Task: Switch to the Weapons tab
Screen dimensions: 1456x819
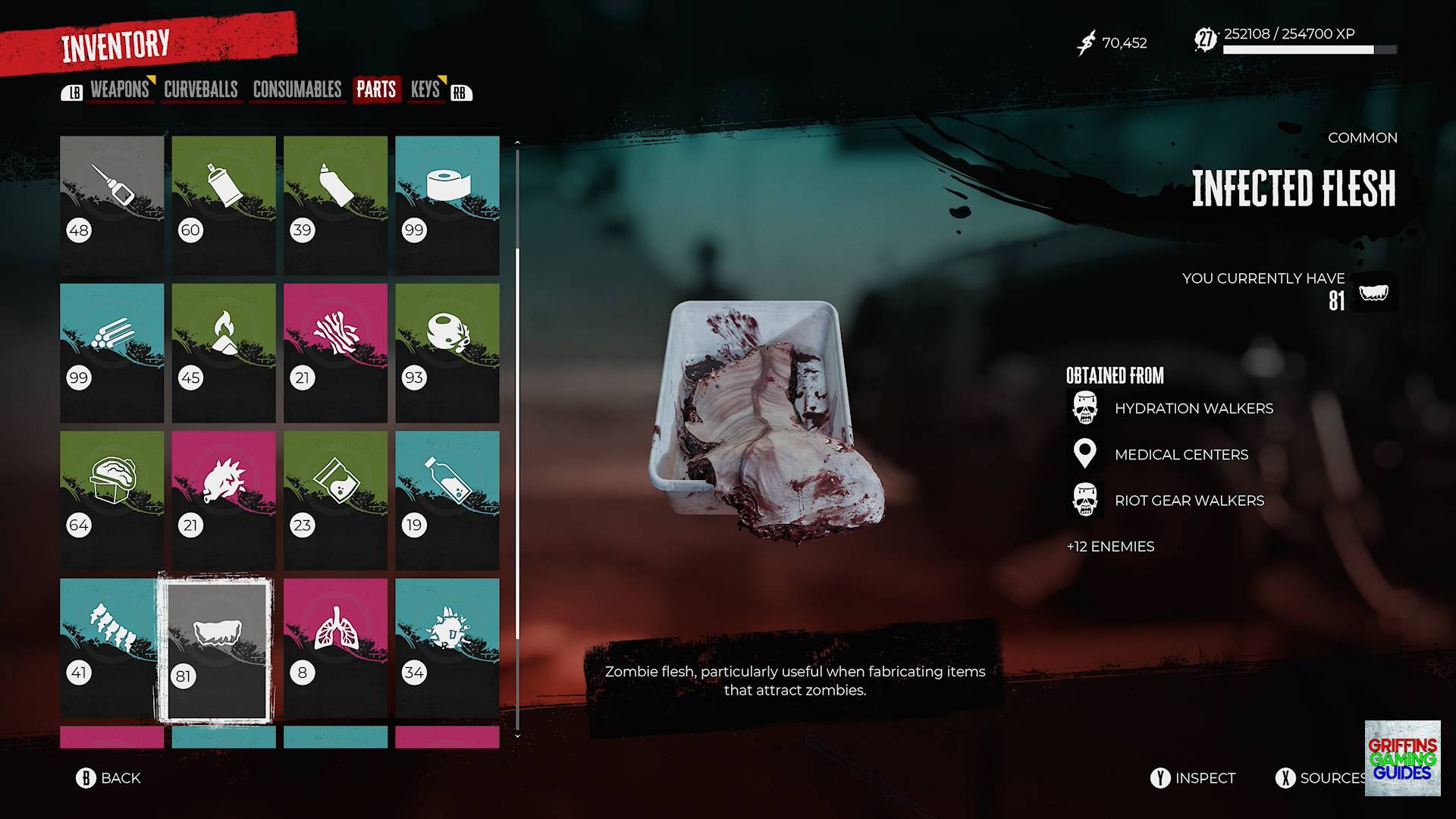Action: point(119,89)
